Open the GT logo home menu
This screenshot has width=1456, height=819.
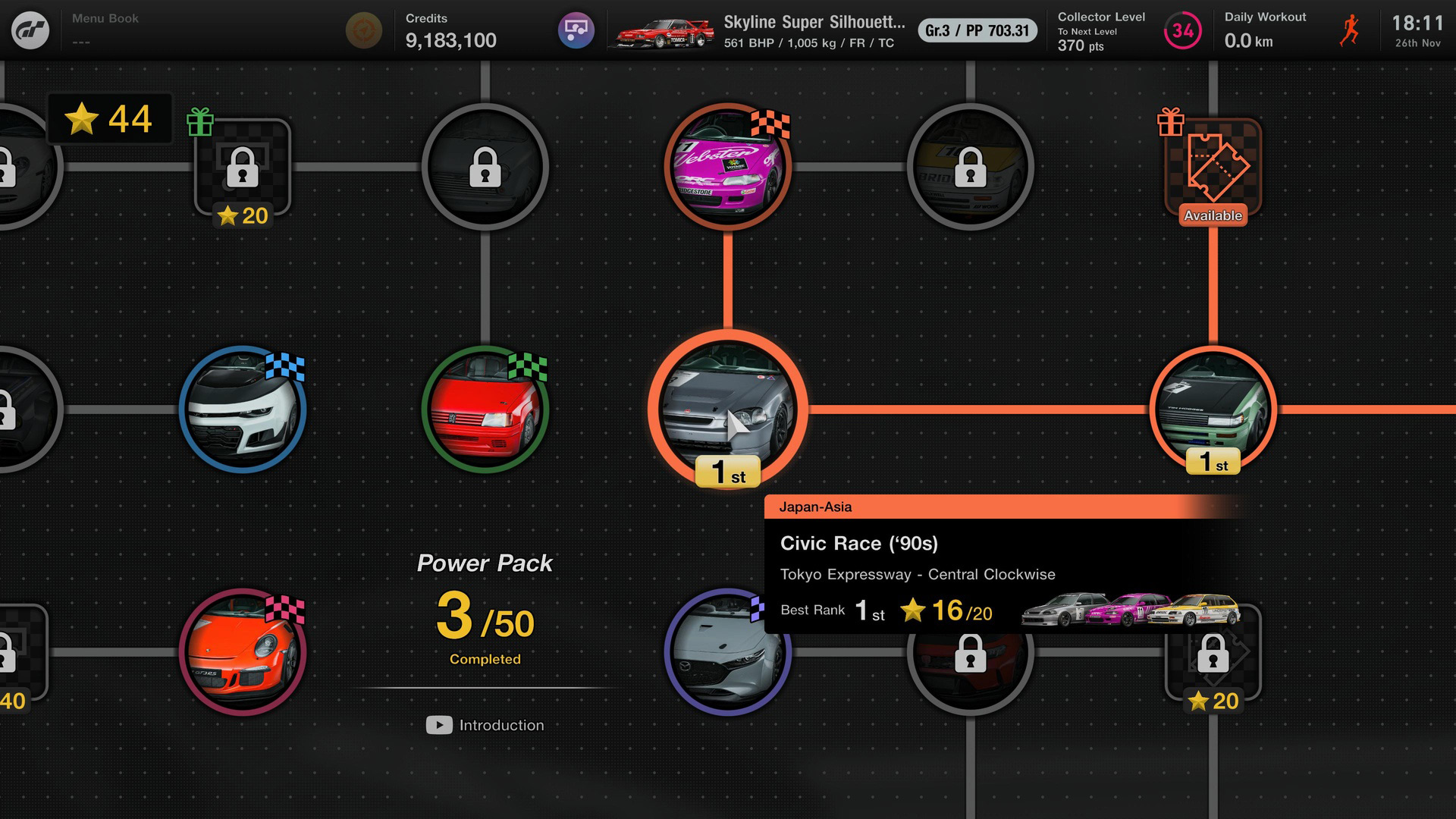point(30,30)
